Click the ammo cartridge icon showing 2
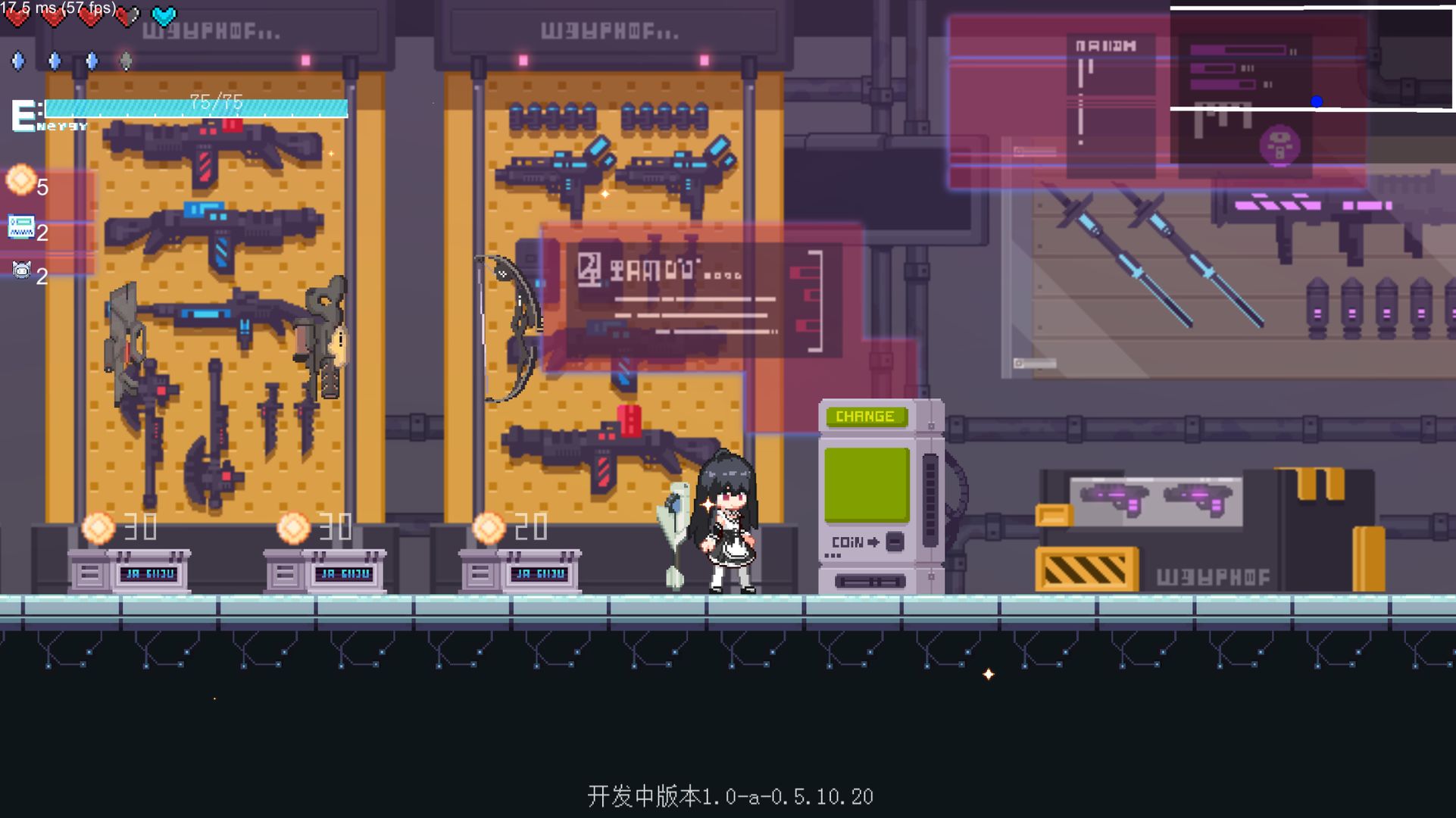The width and height of the screenshot is (1456, 818). point(23,226)
